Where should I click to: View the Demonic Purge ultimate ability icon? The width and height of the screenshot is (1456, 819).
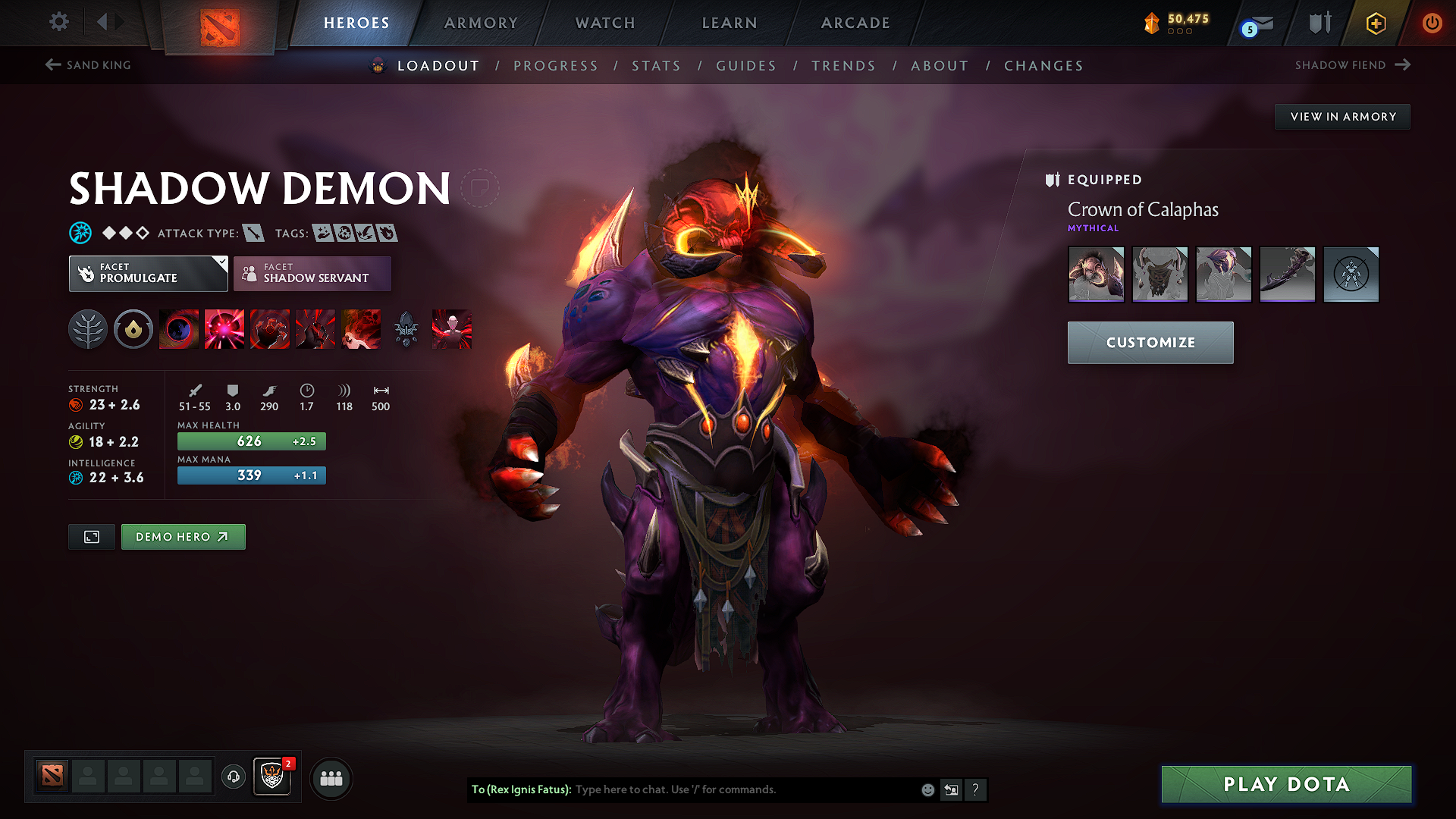click(361, 328)
